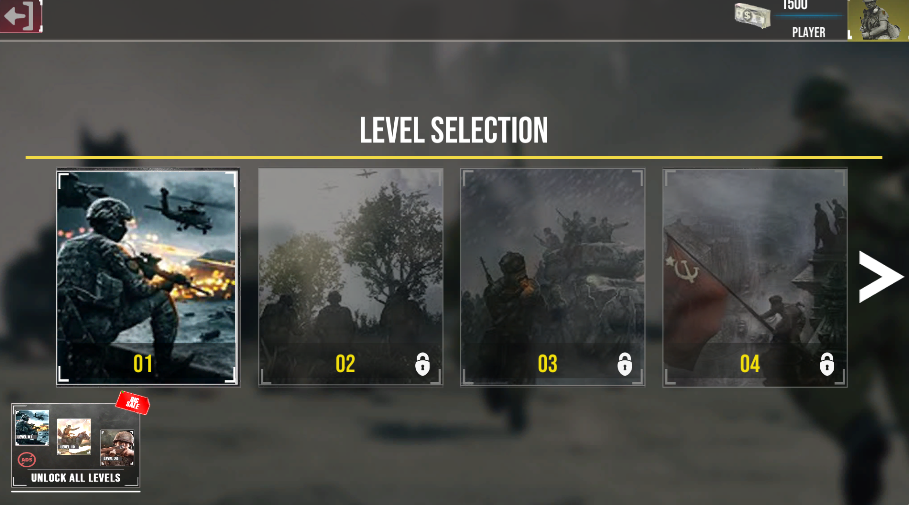The width and height of the screenshot is (909, 505).
Task: Click the cash money icon
Action: click(752, 15)
